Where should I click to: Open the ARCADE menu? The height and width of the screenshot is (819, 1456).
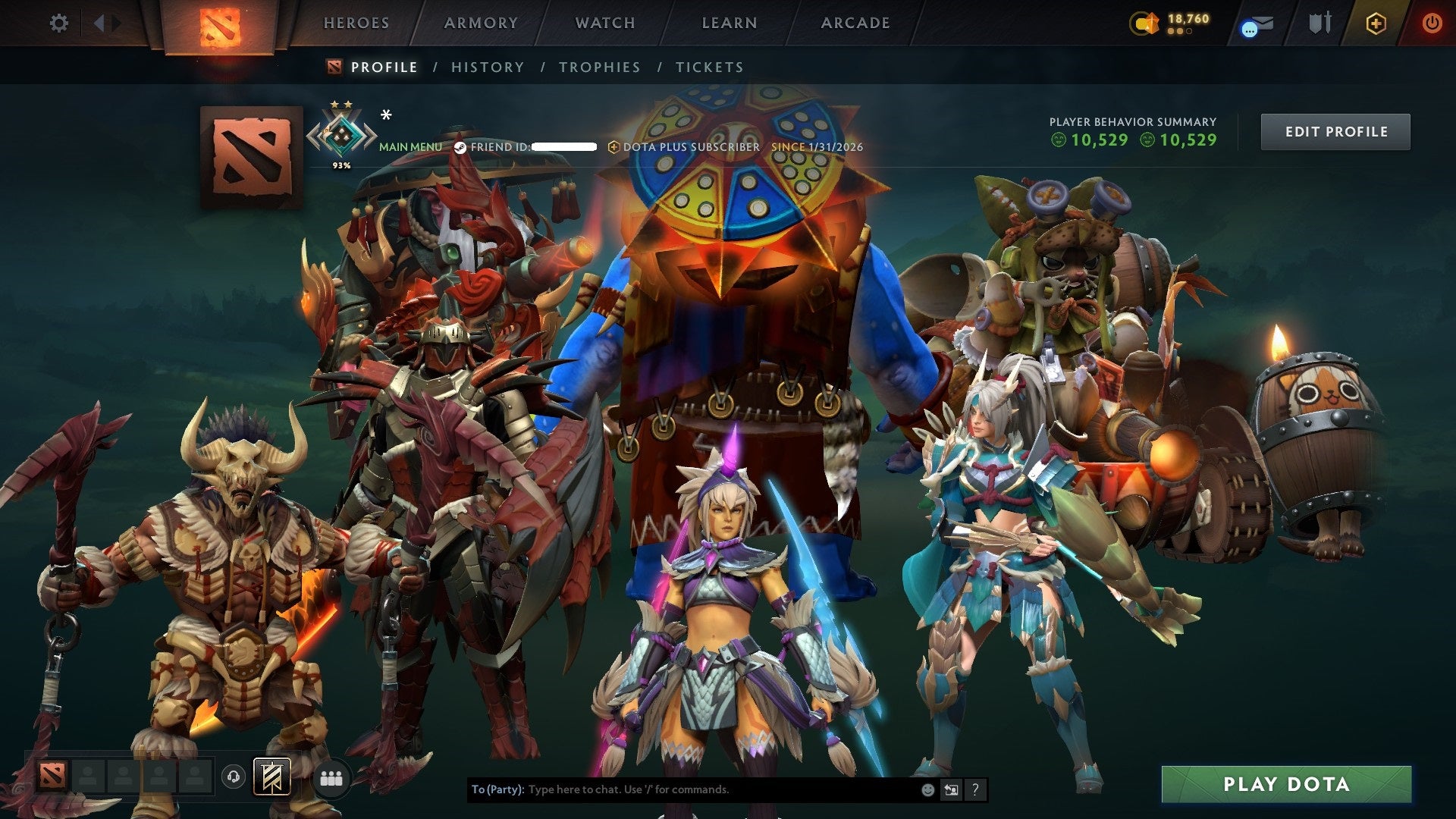[x=855, y=23]
